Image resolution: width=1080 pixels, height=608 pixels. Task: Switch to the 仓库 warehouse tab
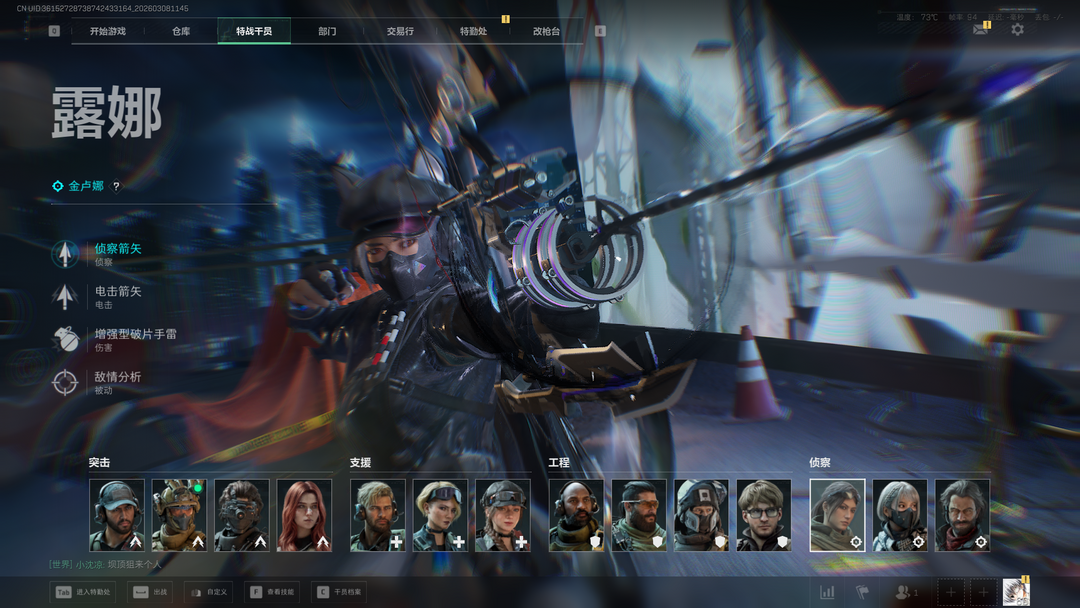point(181,31)
